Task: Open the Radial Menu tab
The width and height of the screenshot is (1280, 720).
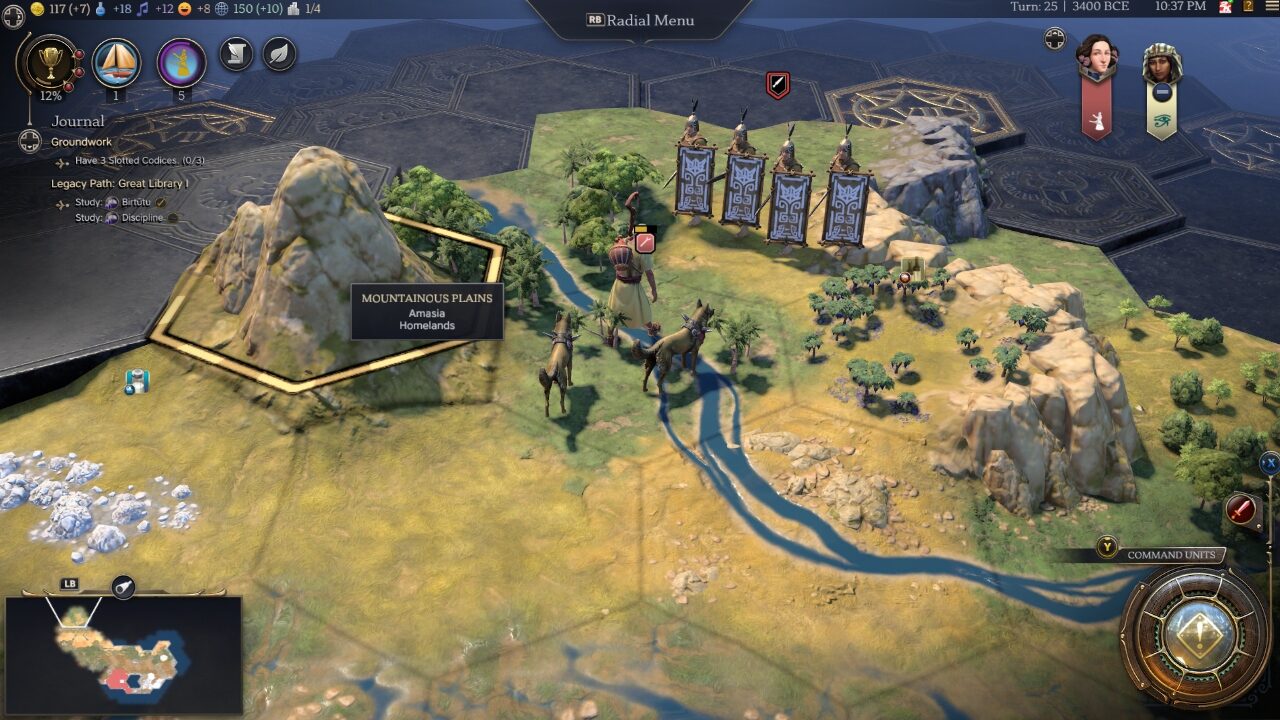Action: (640, 20)
